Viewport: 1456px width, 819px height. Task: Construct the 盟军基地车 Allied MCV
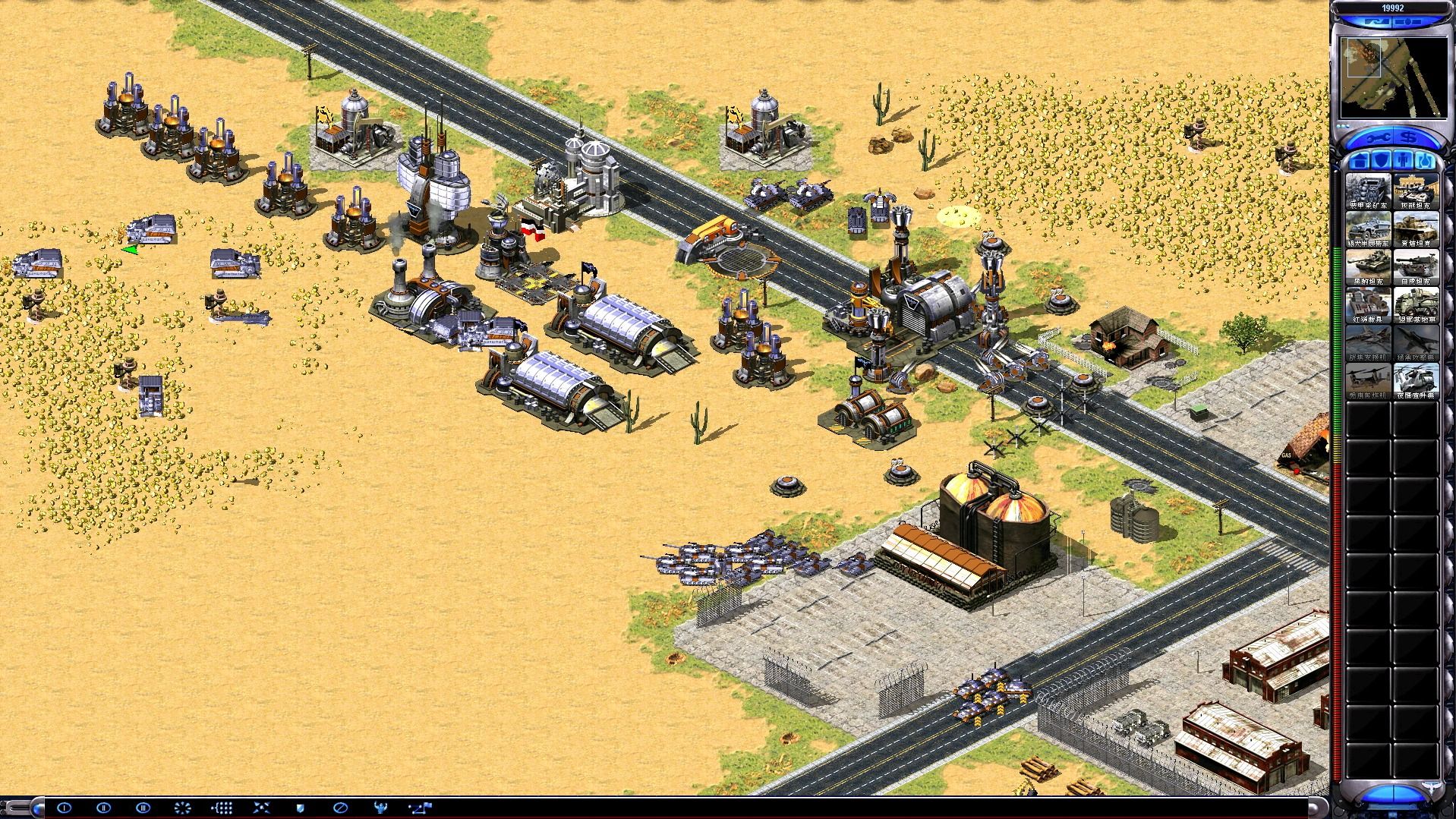point(1416,304)
